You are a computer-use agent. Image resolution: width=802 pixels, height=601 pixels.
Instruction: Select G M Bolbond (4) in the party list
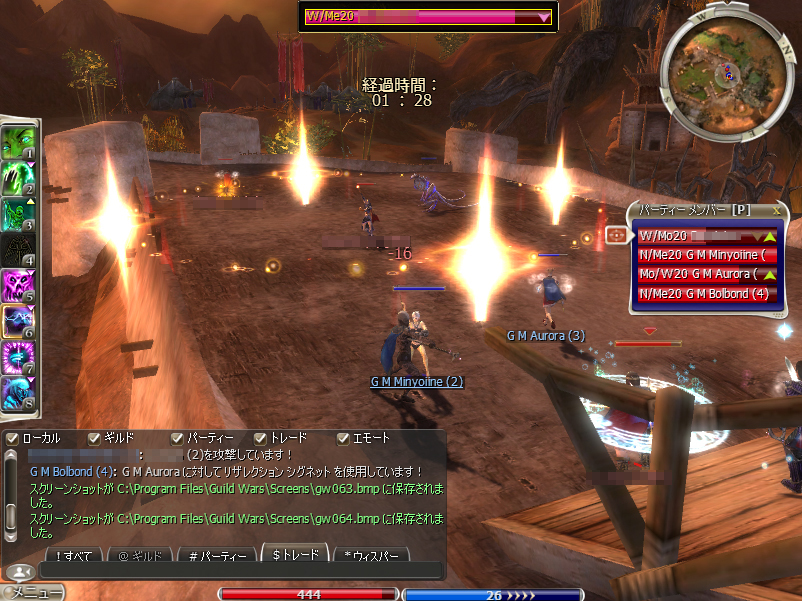tap(706, 293)
